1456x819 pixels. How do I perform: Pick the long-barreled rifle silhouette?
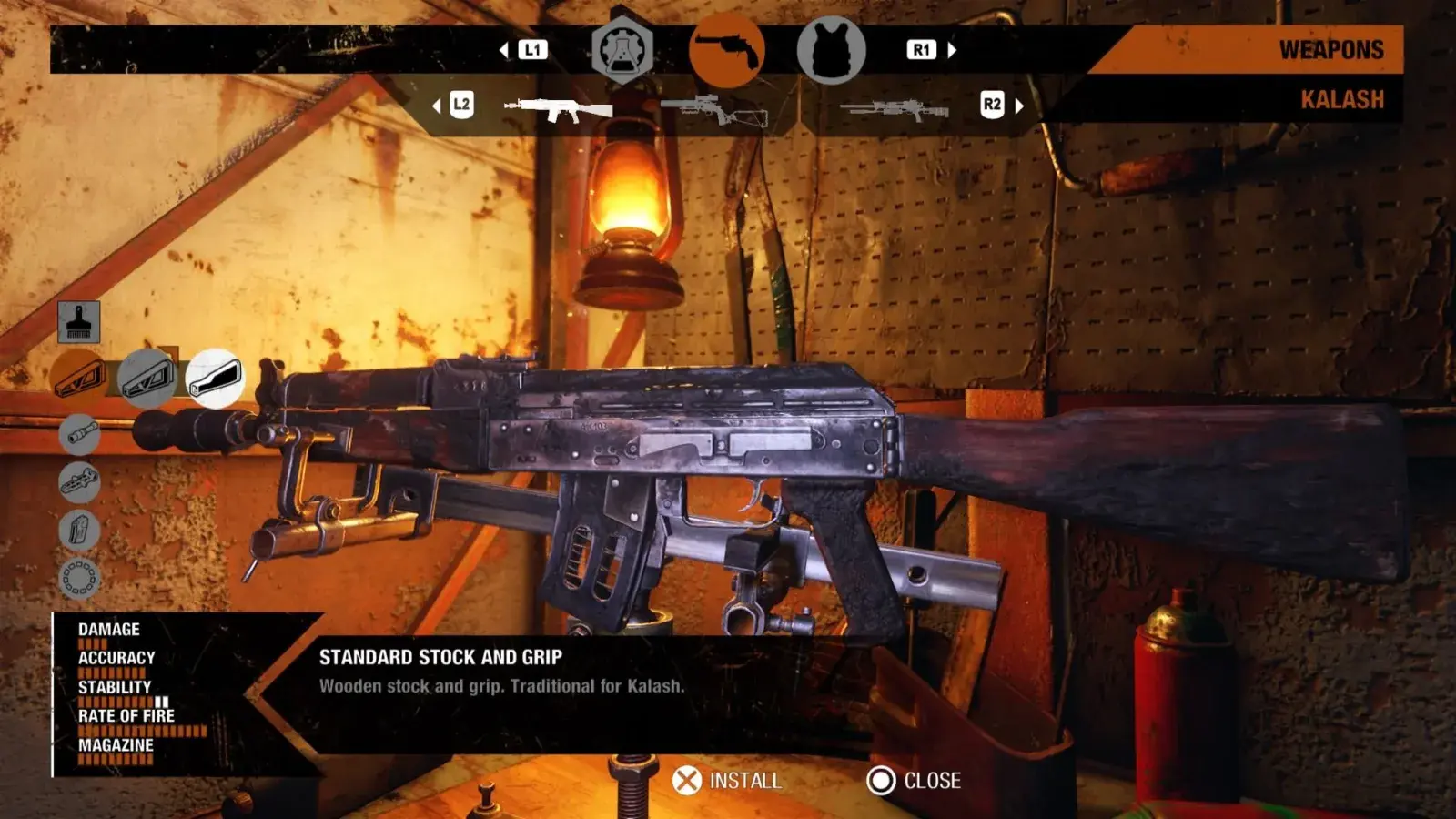[x=895, y=110]
